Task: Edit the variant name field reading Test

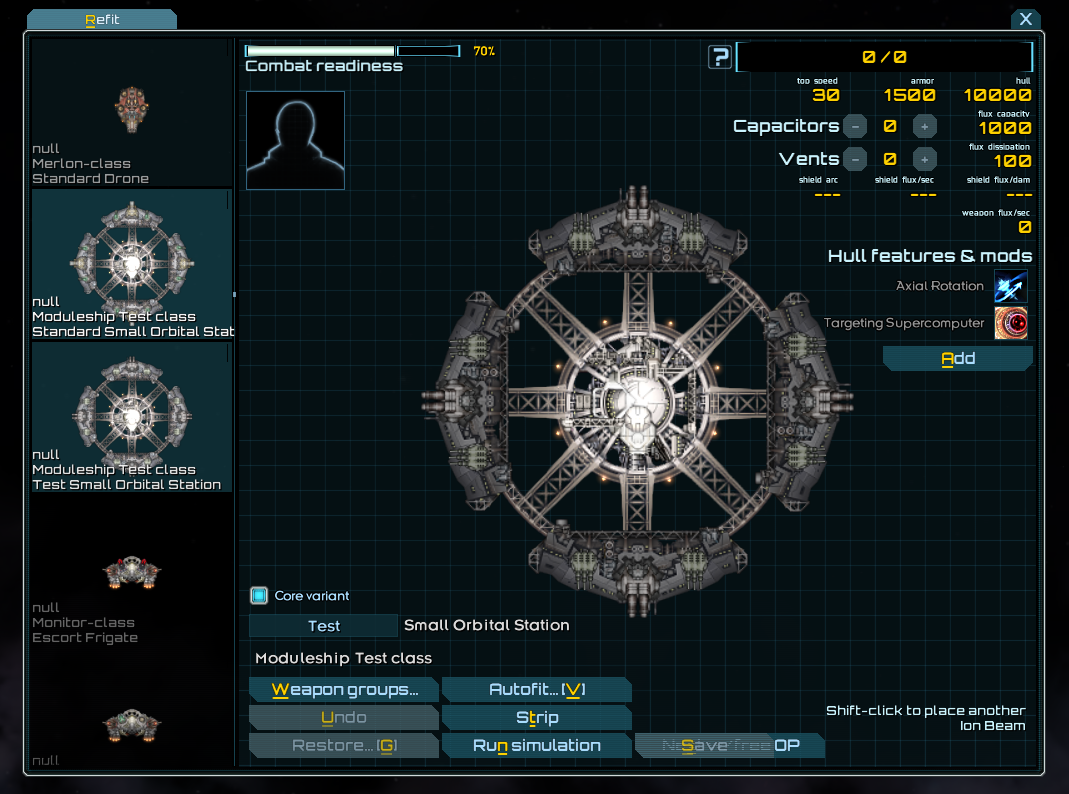Action: (323, 626)
